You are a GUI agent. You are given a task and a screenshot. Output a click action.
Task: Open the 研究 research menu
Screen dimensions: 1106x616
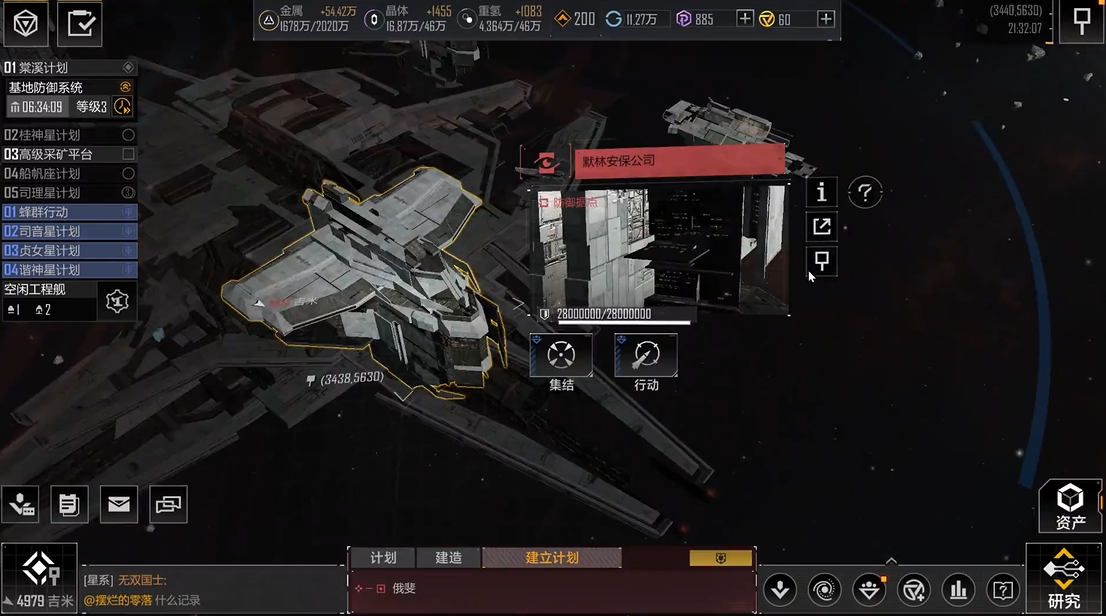point(1064,579)
